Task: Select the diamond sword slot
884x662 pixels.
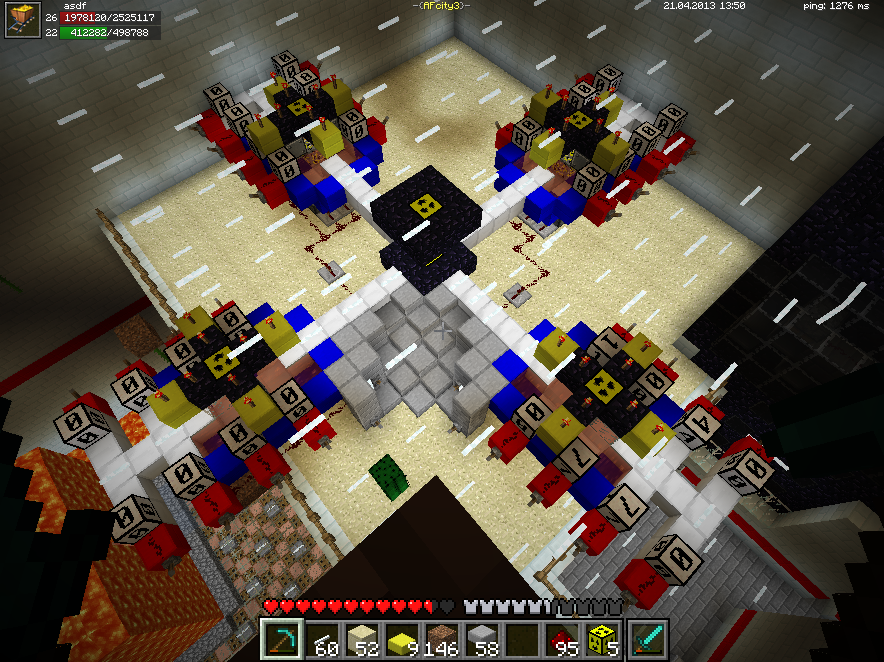Action: tap(642, 638)
